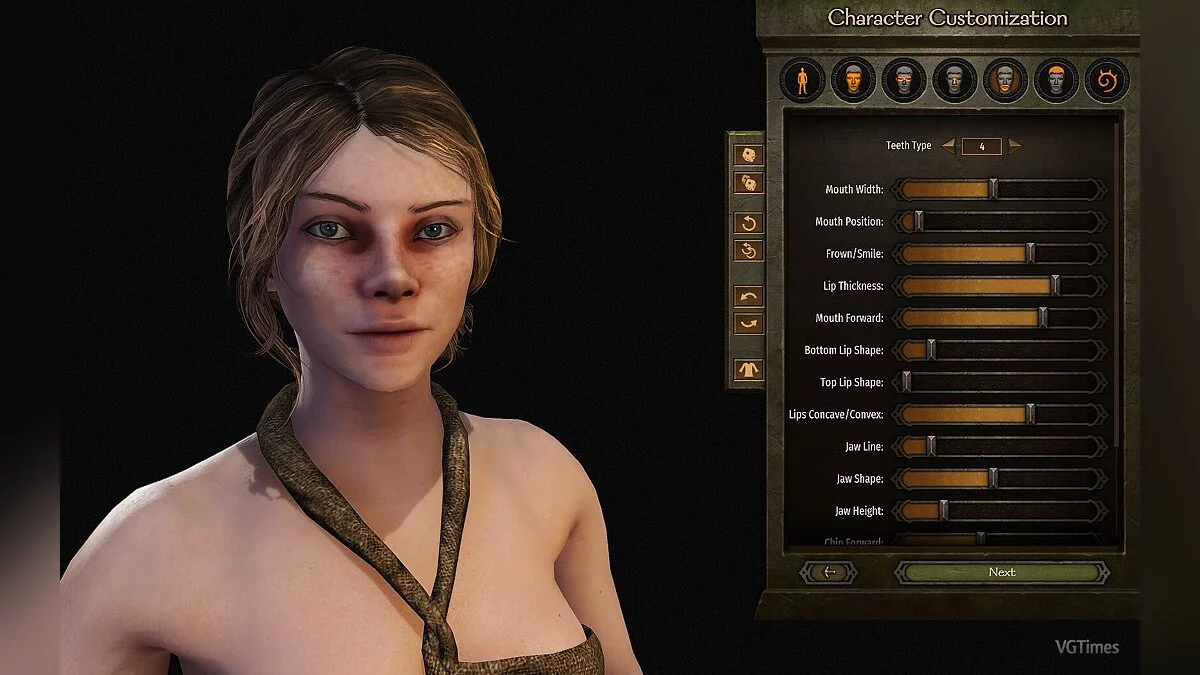Decrease Teeth Type with the left arrow
This screenshot has width=1200, height=675.
pos(948,146)
